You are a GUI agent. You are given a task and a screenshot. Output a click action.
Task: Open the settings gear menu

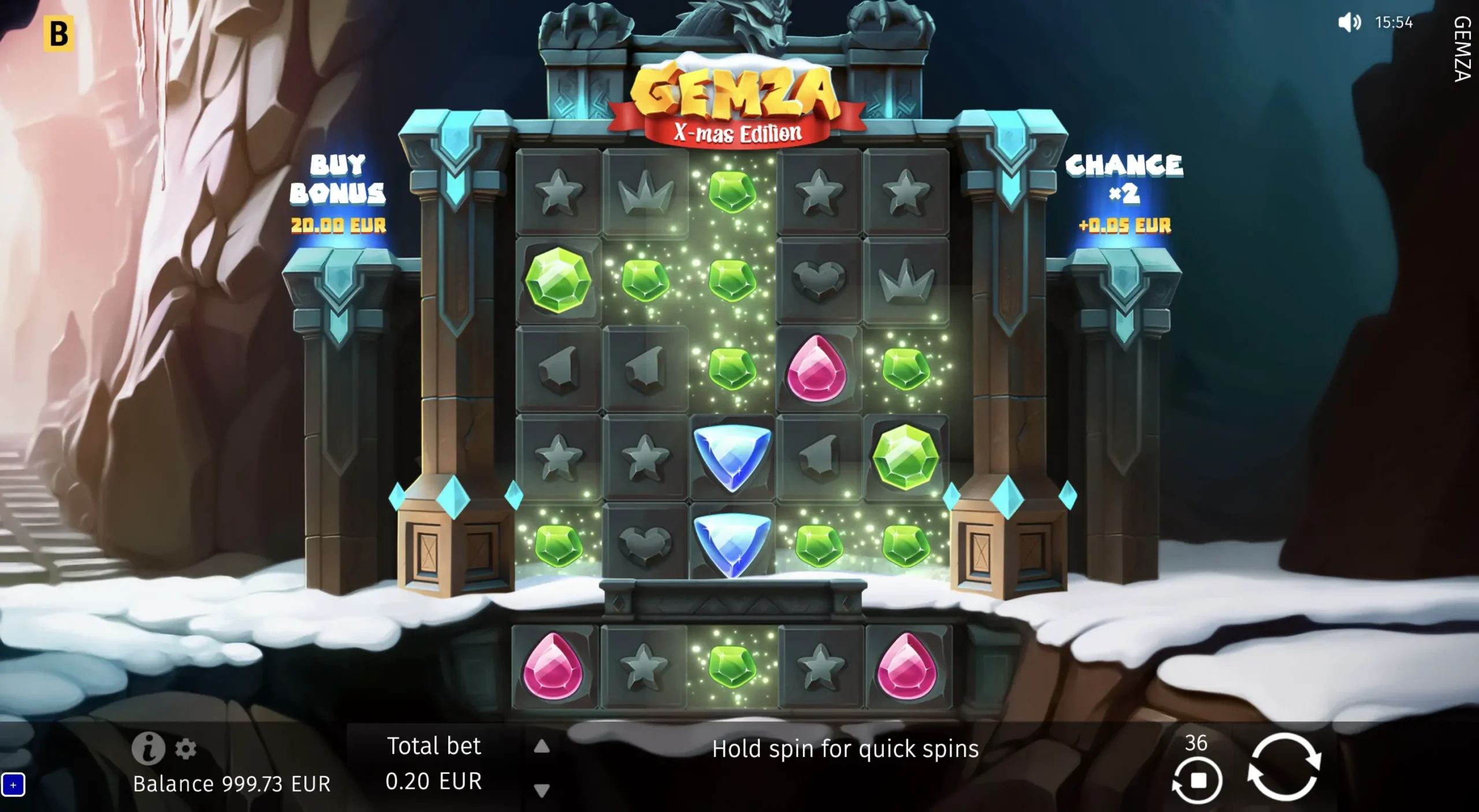pos(185,749)
